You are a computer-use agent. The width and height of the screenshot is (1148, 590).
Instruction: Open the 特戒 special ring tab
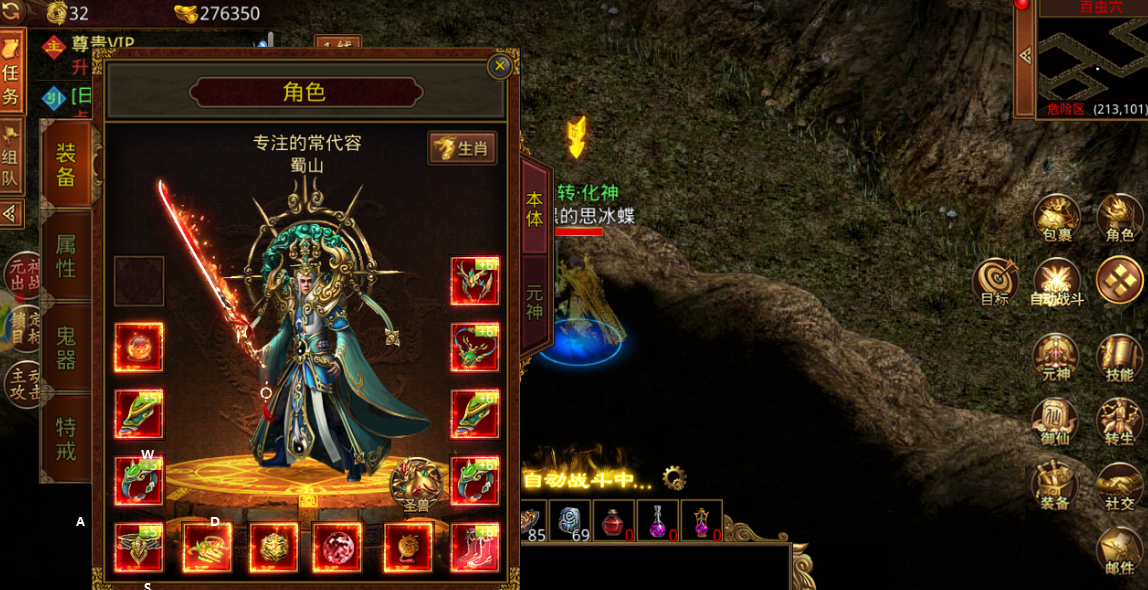click(66, 438)
